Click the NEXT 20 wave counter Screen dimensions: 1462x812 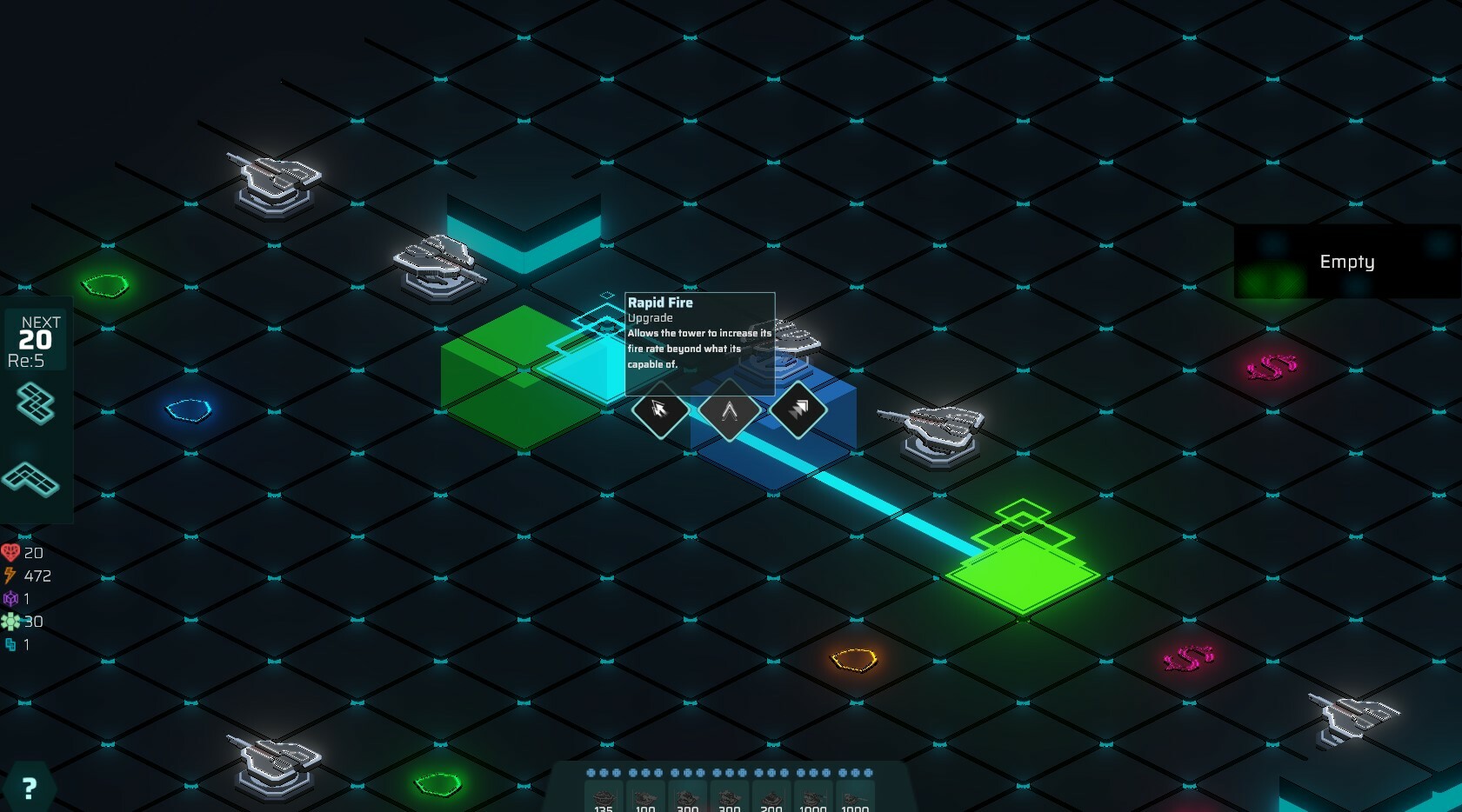[36, 338]
